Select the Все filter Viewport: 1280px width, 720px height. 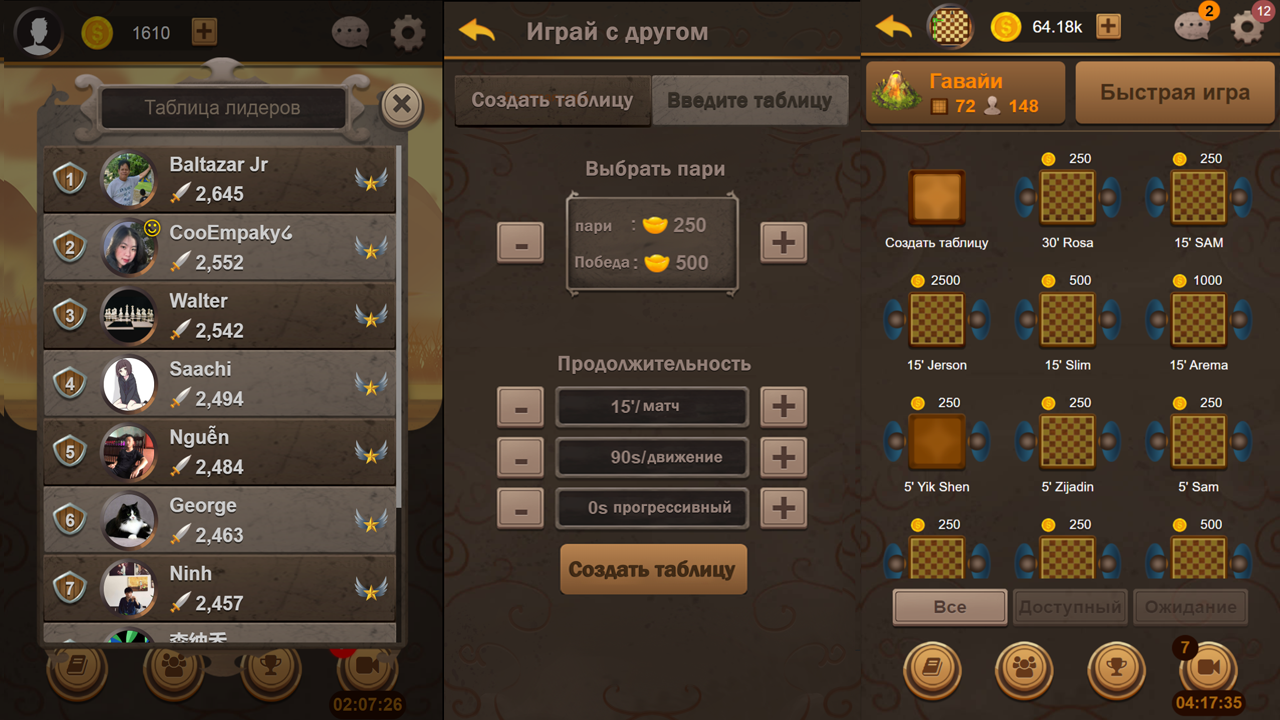tap(948, 607)
